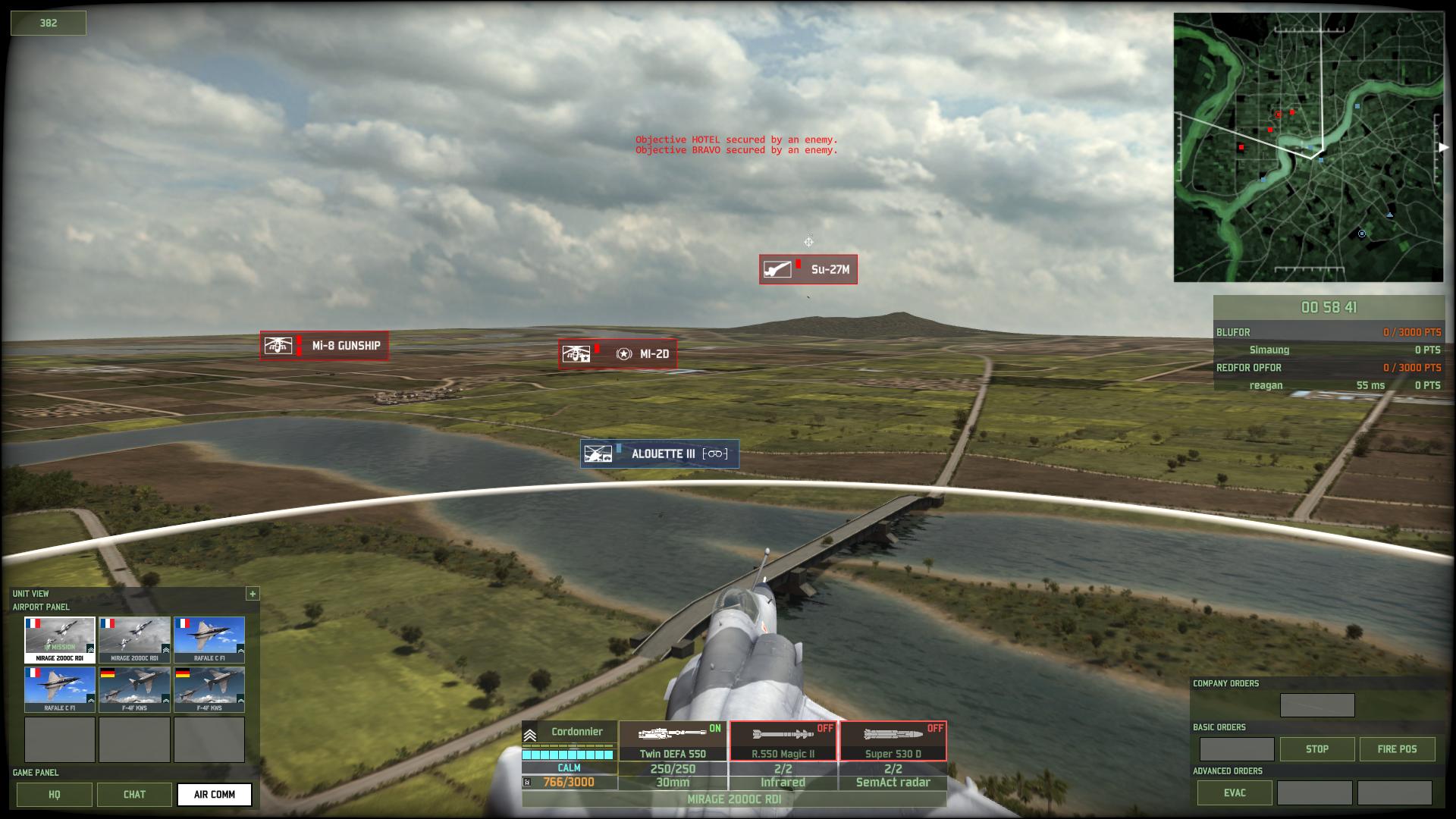Select the Super 530 D missile icon
Screen dimensions: 1456x819
tap(893, 733)
